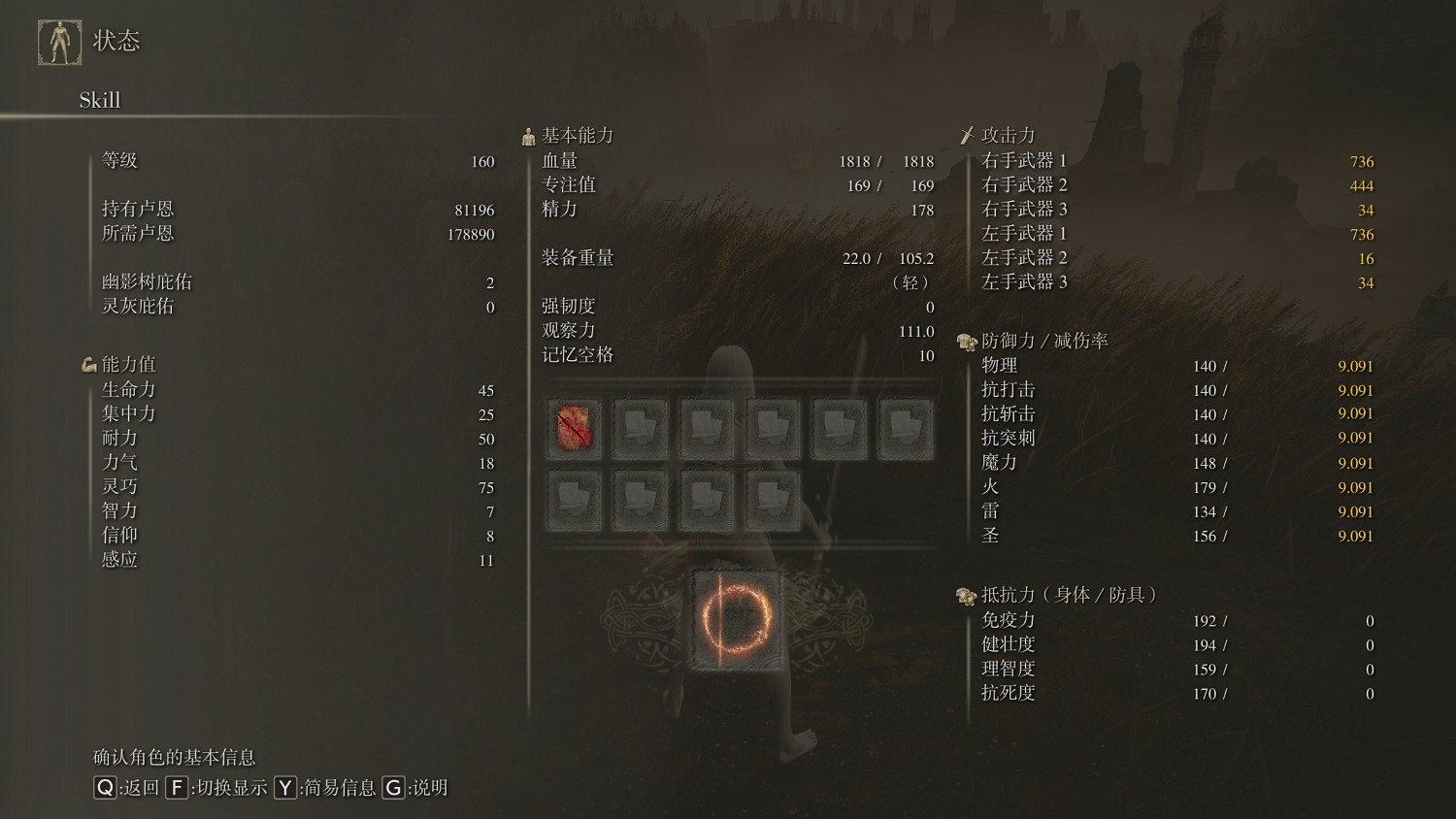Select the 攻击力 sword icon
The height and width of the screenshot is (819, 1456).
pos(969,135)
